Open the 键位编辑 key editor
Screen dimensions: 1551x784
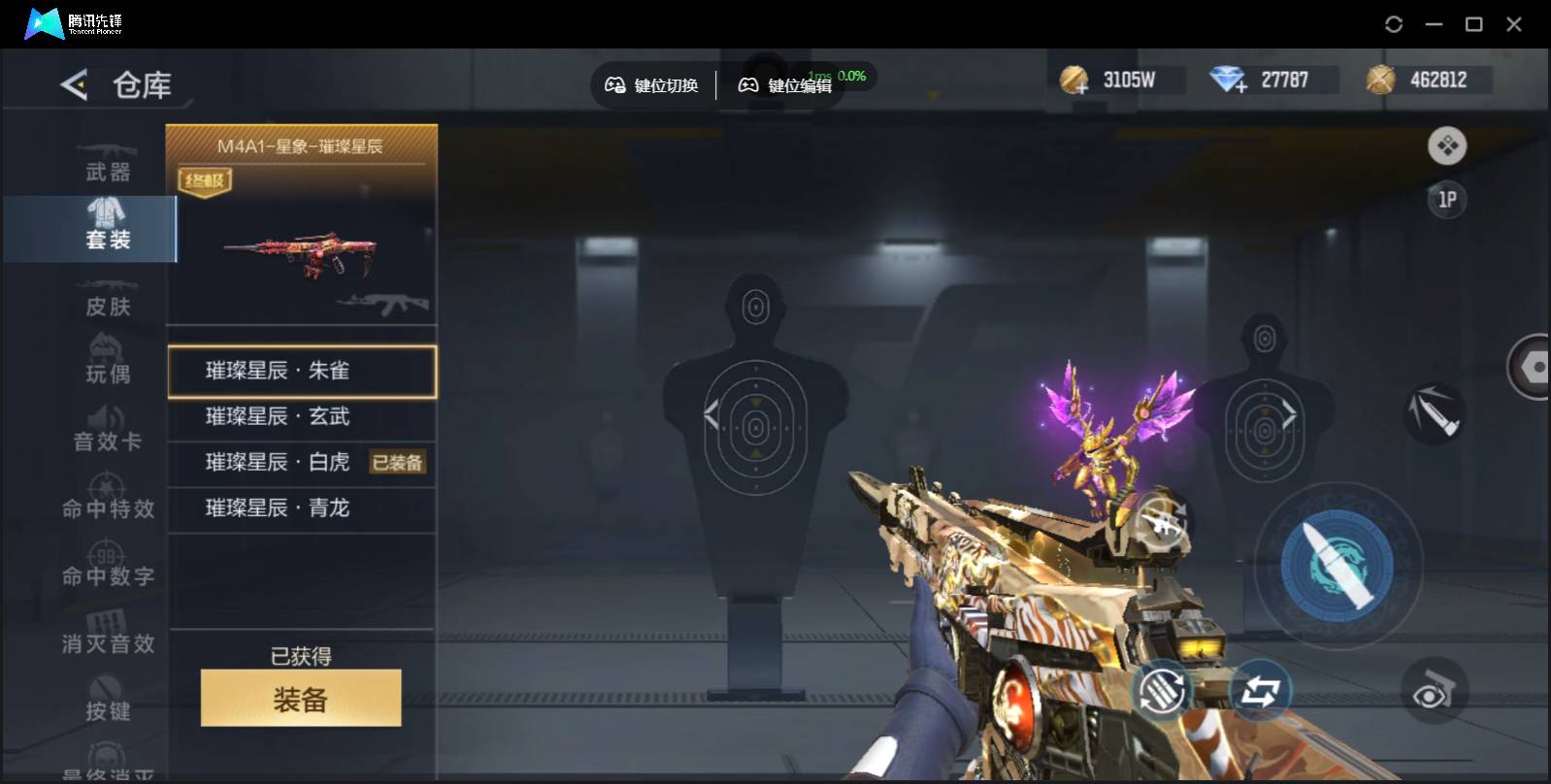[785, 85]
